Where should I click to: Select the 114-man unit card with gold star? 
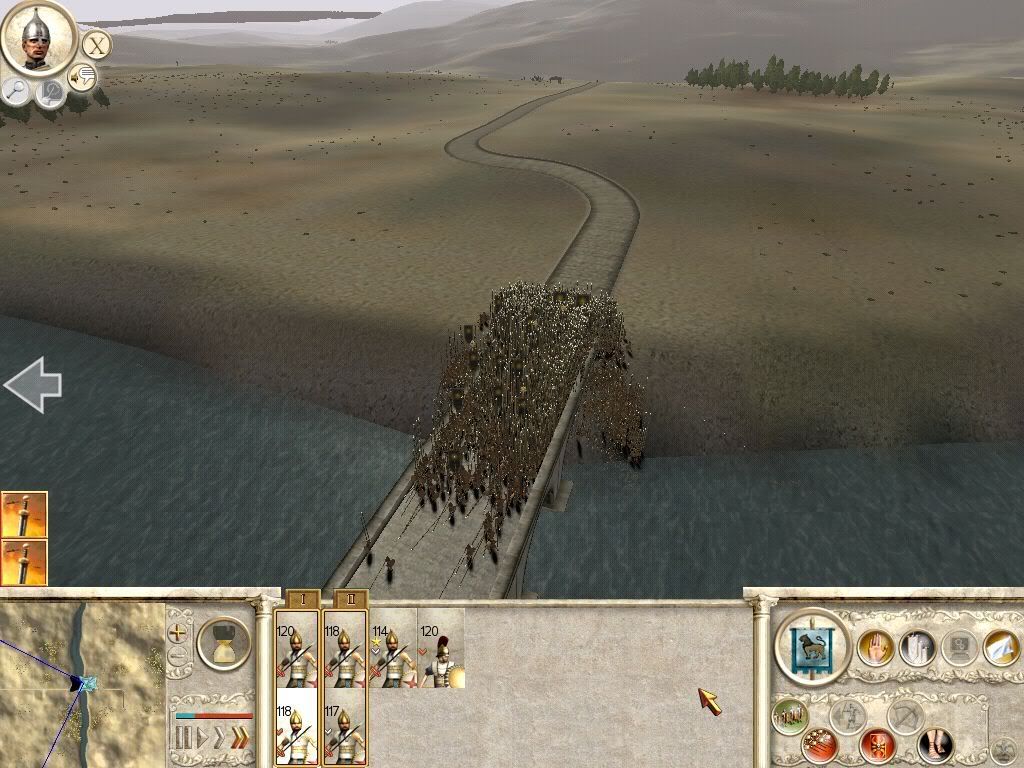click(x=392, y=649)
